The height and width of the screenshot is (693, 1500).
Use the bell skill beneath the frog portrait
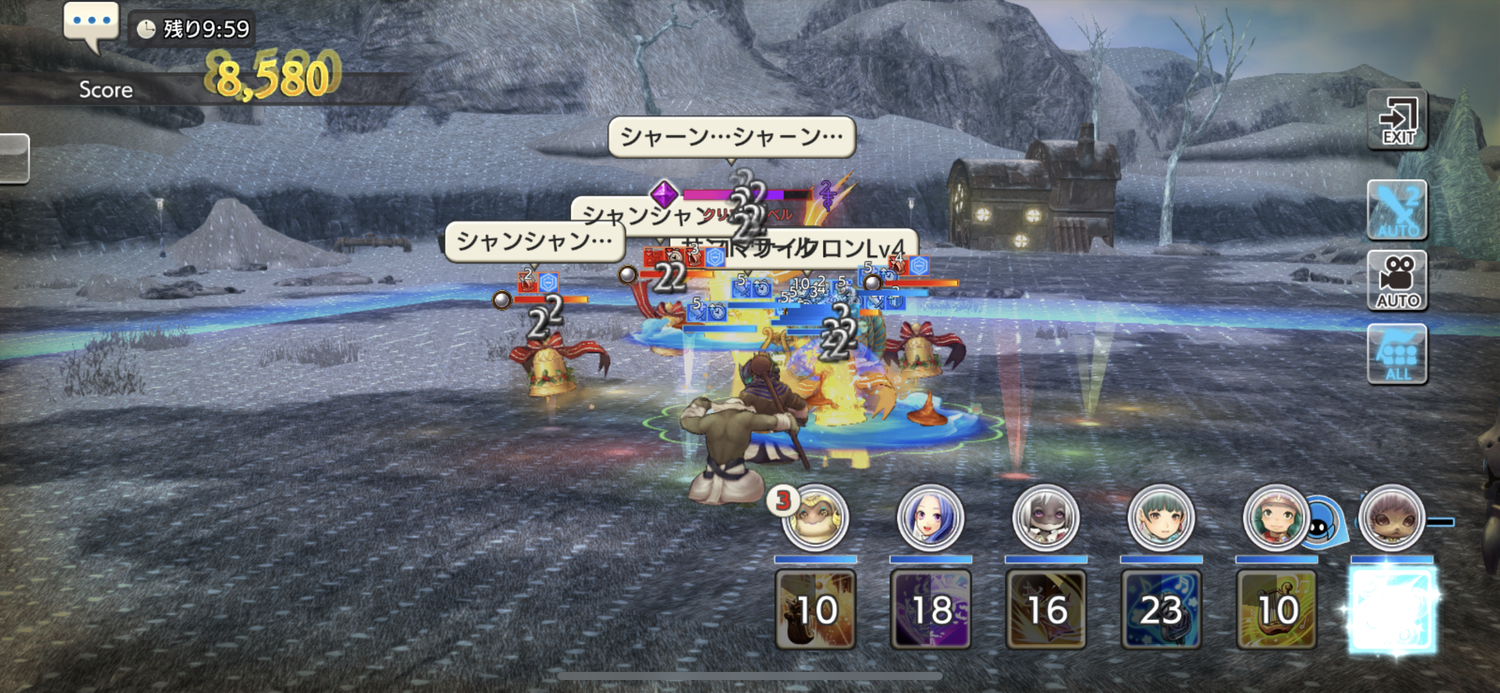pyautogui.click(x=816, y=609)
